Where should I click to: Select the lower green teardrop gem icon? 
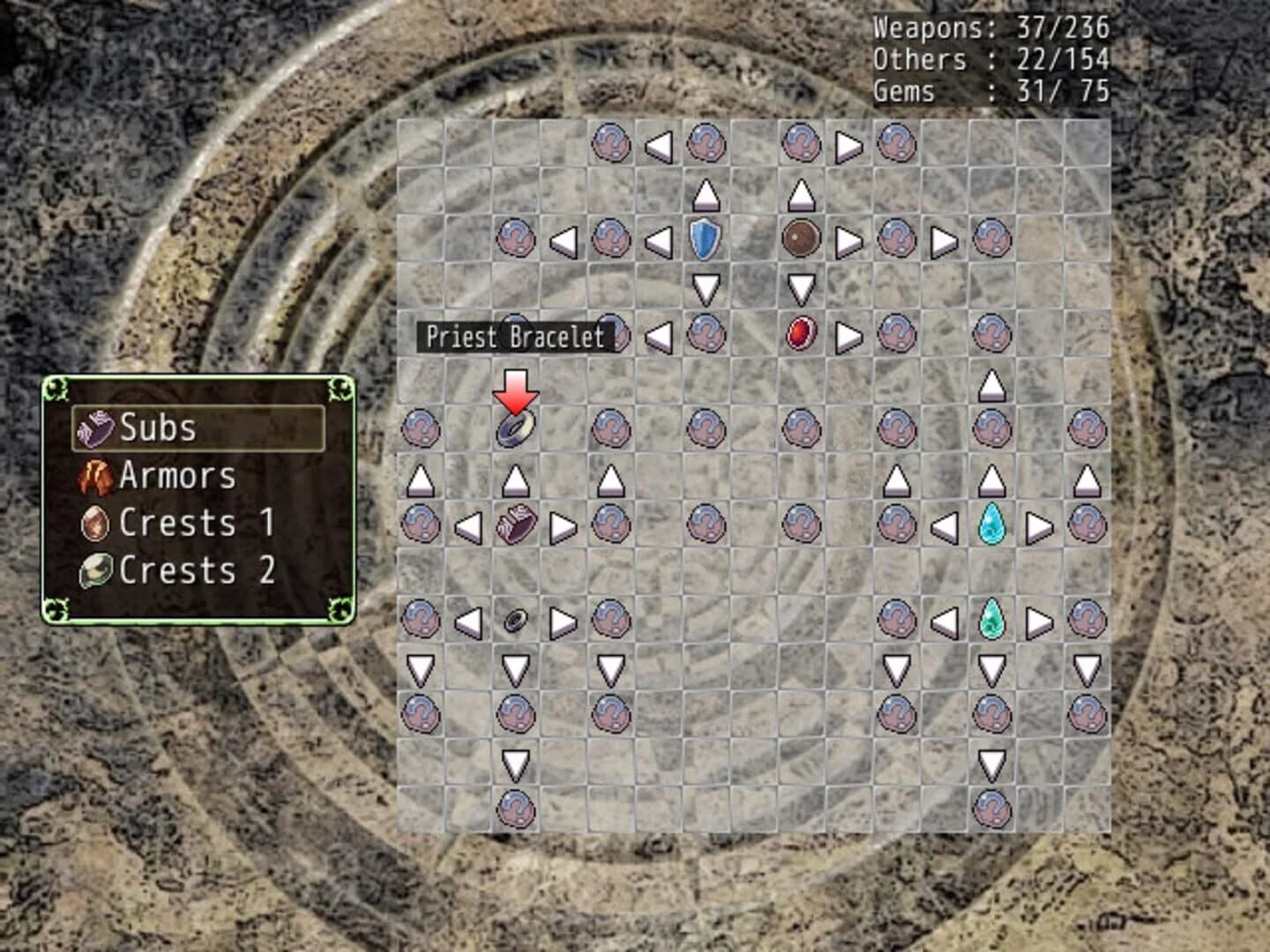coord(992,619)
